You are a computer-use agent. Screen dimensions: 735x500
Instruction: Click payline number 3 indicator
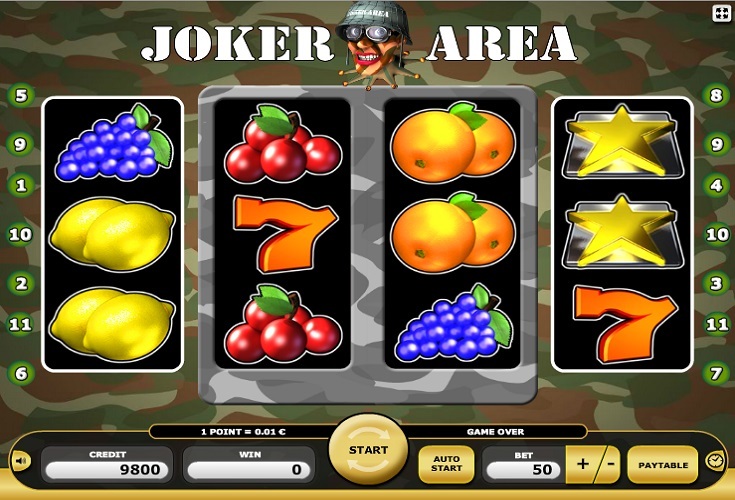pos(715,283)
